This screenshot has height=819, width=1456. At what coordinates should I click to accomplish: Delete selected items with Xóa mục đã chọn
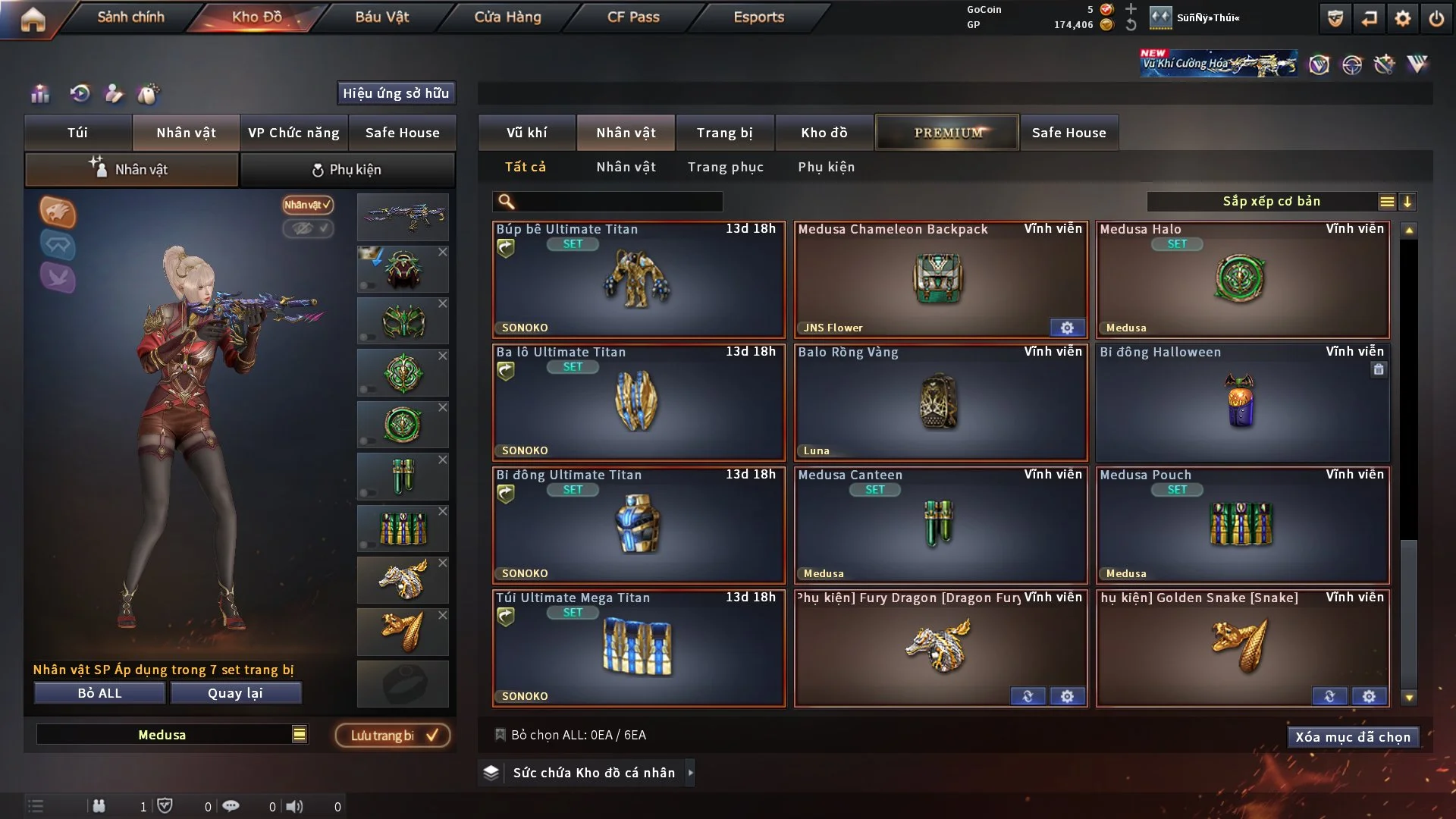1352,737
